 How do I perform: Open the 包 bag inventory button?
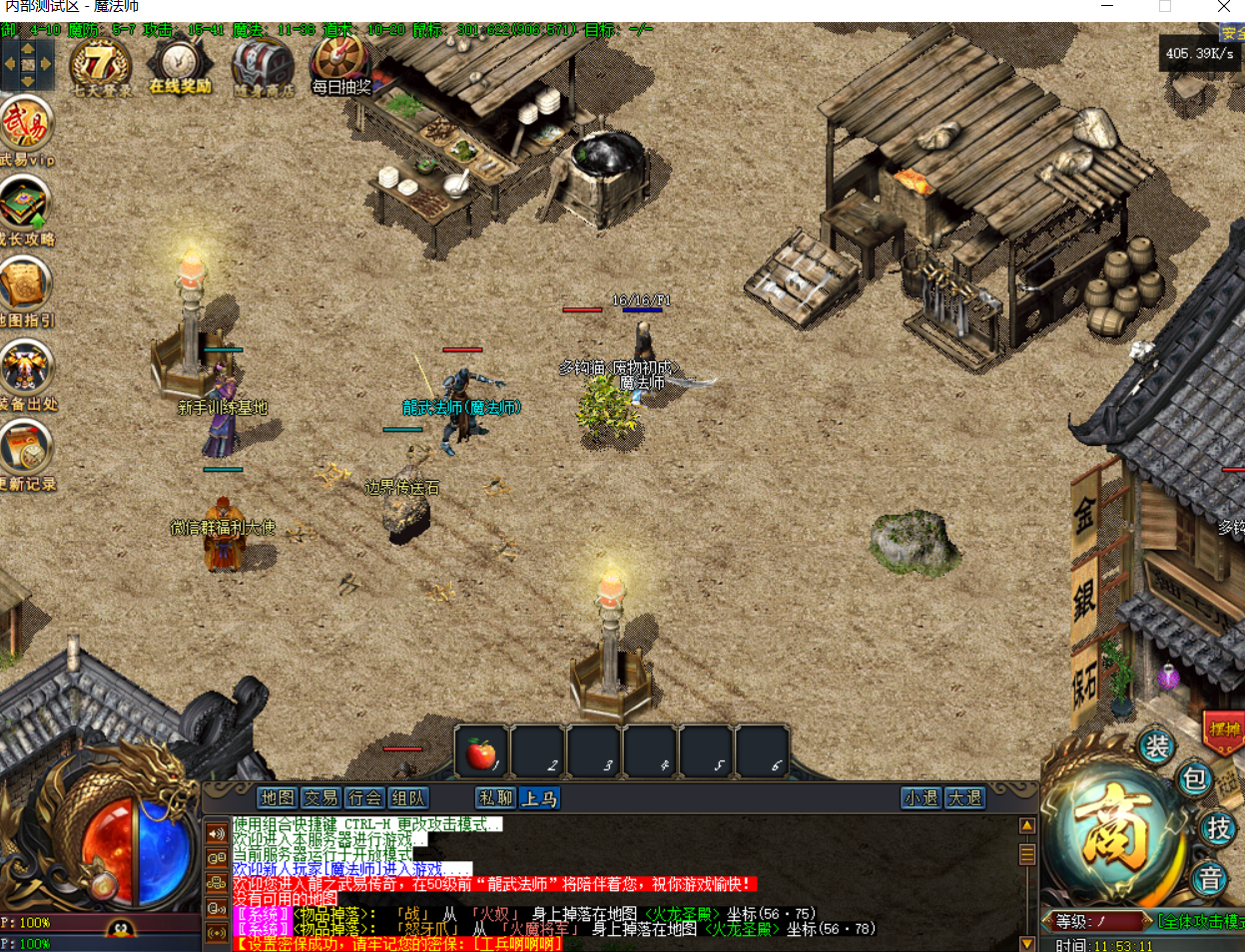pyautogui.click(x=1195, y=779)
